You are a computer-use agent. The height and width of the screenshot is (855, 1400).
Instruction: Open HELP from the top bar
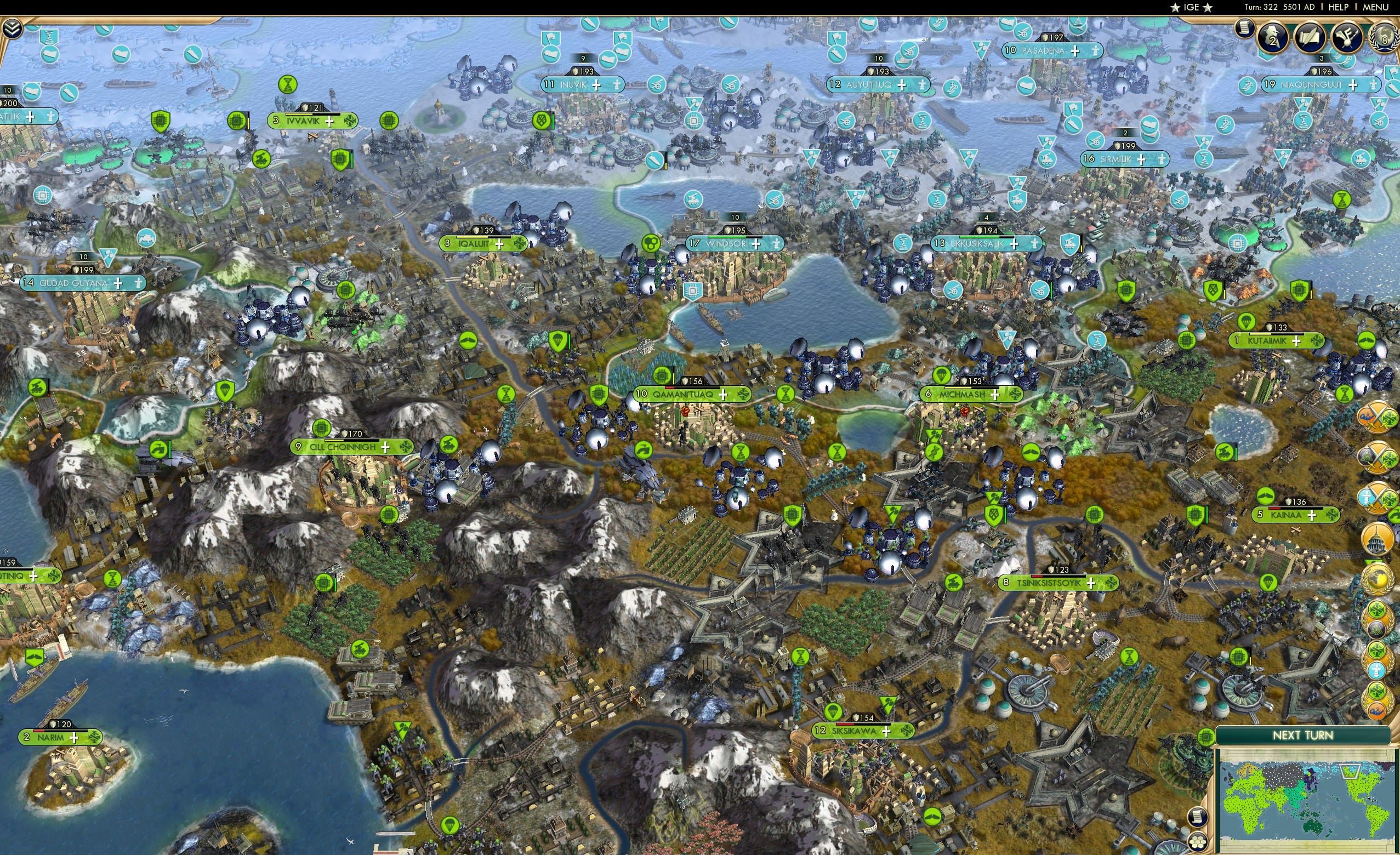click(1339, 7)
